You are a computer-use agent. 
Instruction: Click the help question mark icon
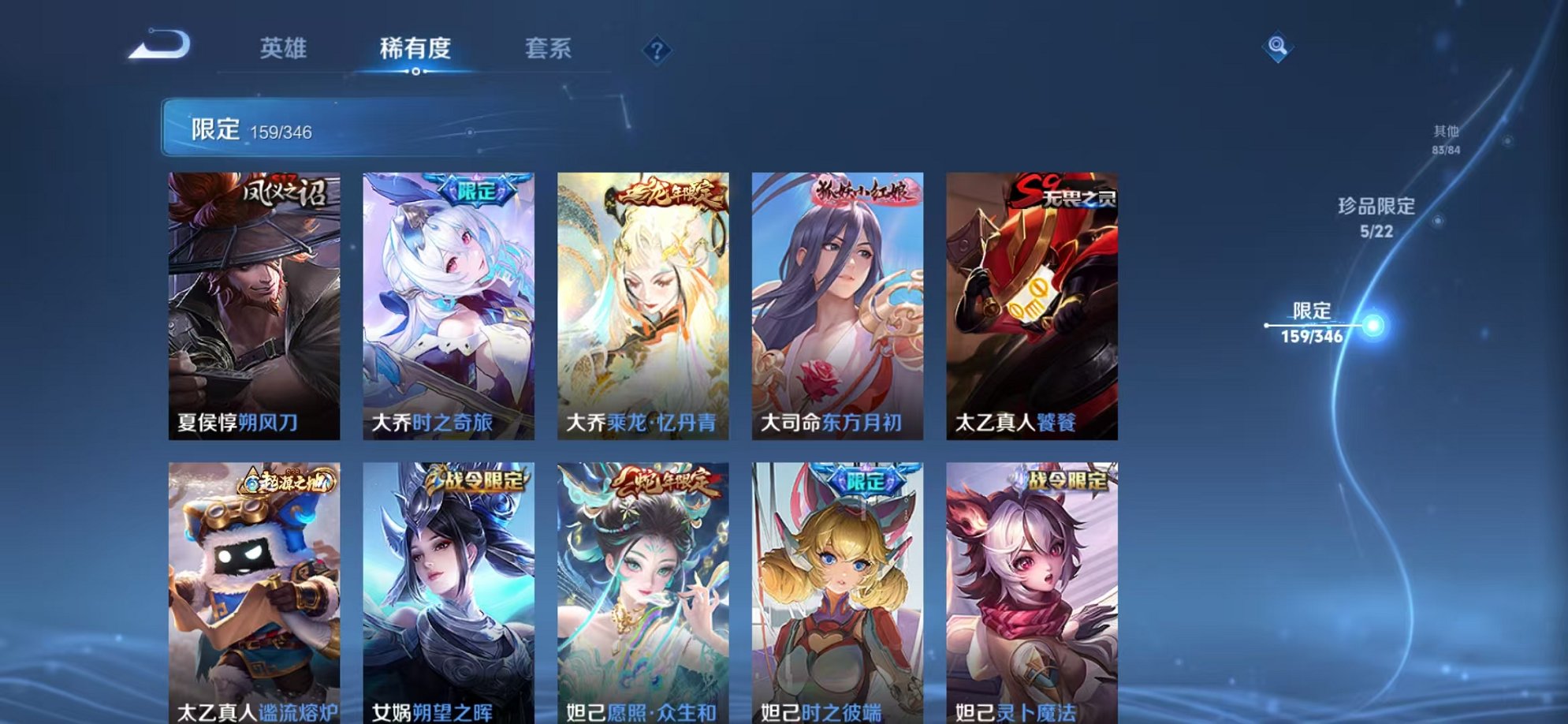click(x=656, y=50)
